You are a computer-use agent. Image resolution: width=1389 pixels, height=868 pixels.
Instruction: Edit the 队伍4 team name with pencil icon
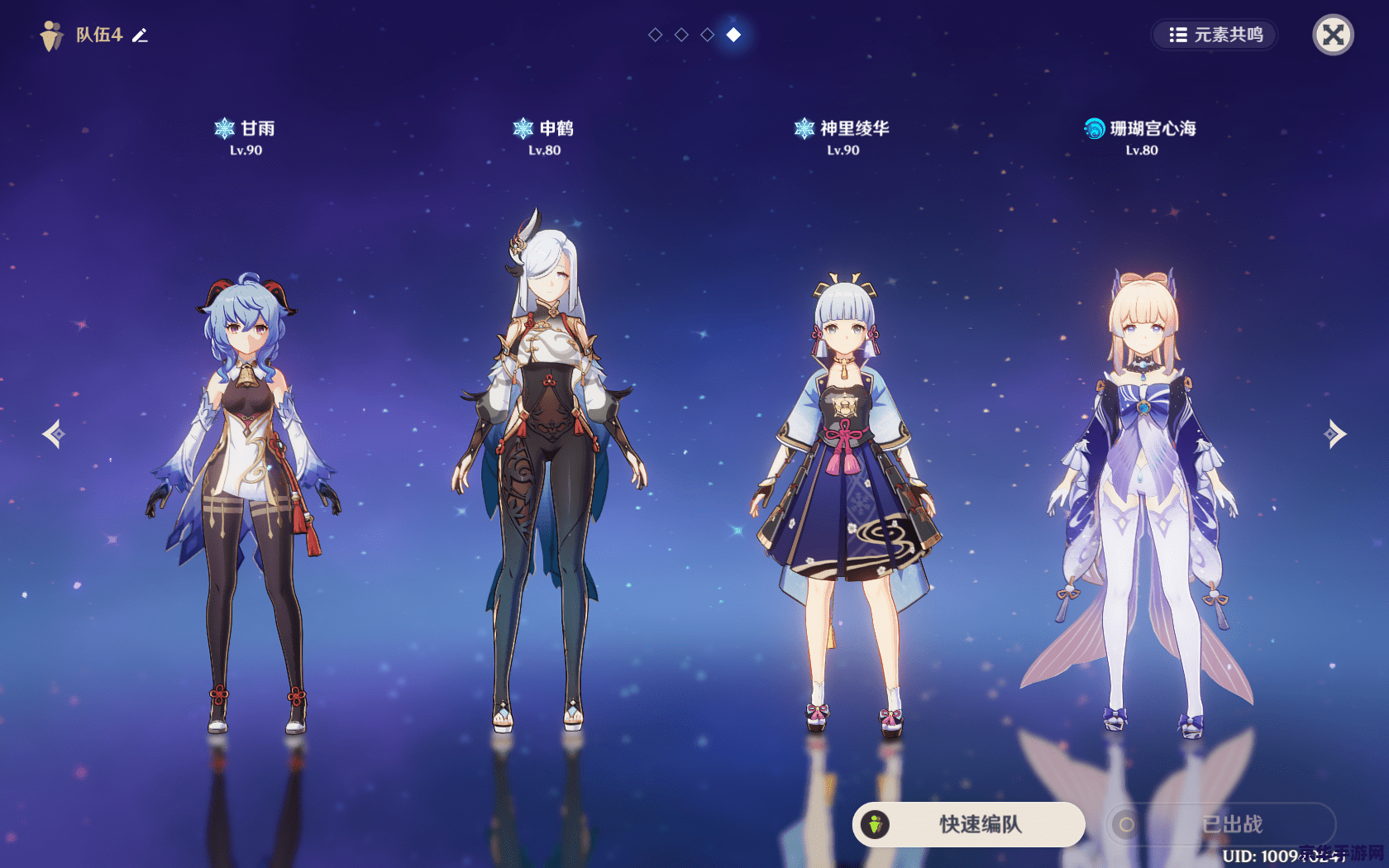[141, 35]
